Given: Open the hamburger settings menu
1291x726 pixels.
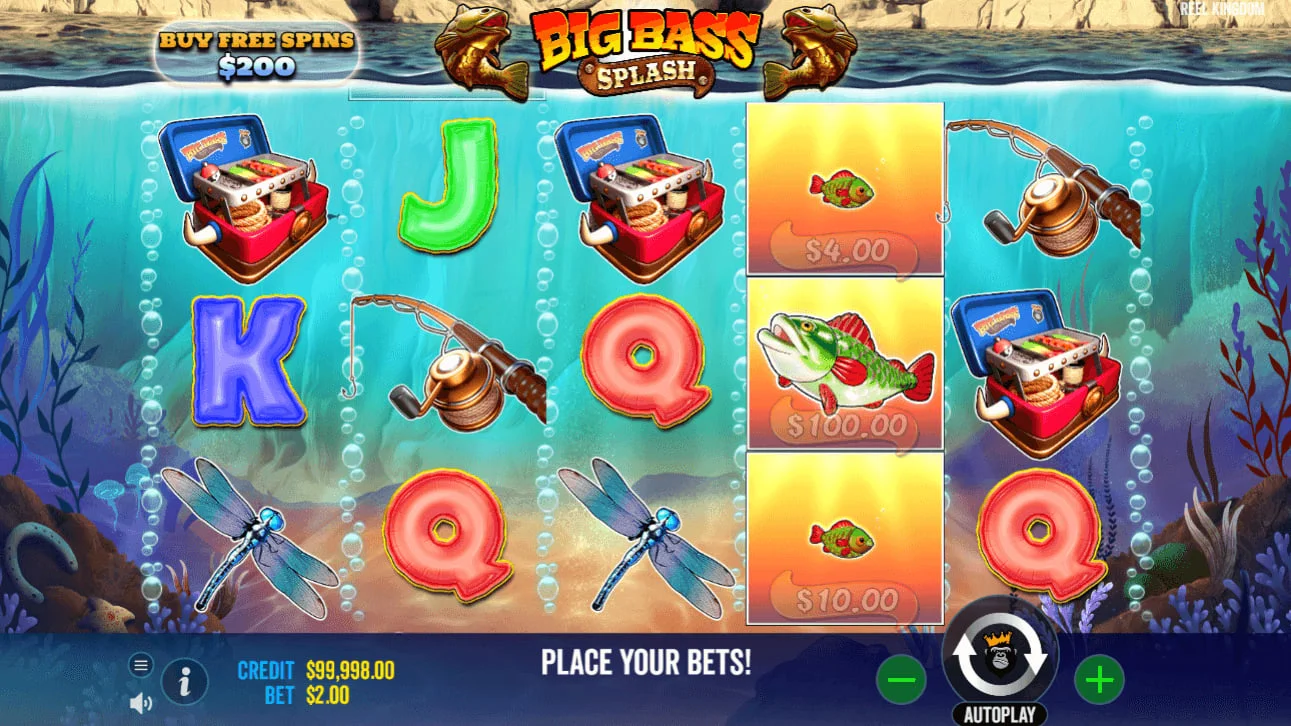Looking at the screenshot, I should tap(141, 664).
